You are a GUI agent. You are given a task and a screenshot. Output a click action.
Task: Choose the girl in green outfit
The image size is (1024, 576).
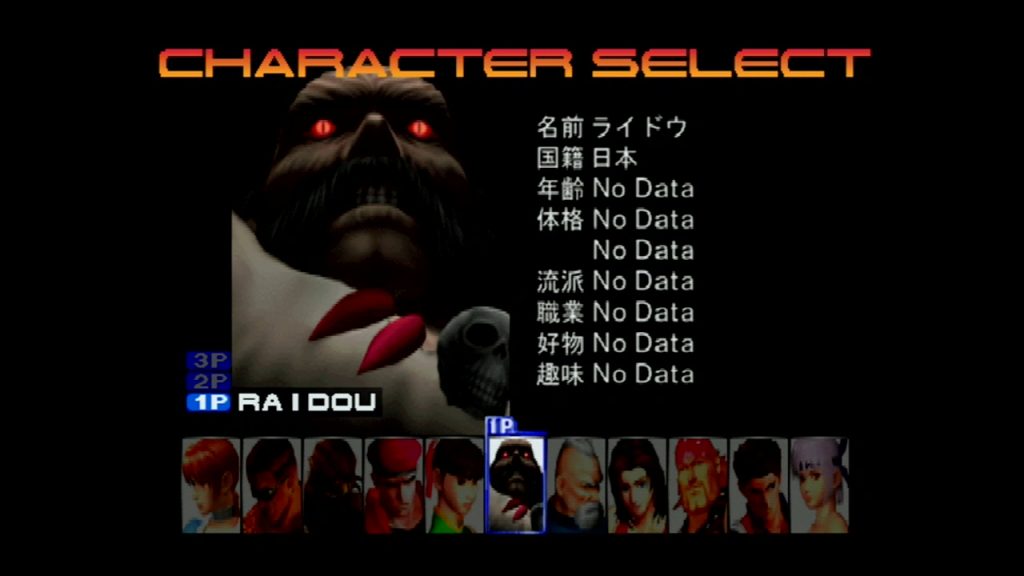[x=454, y=485]
